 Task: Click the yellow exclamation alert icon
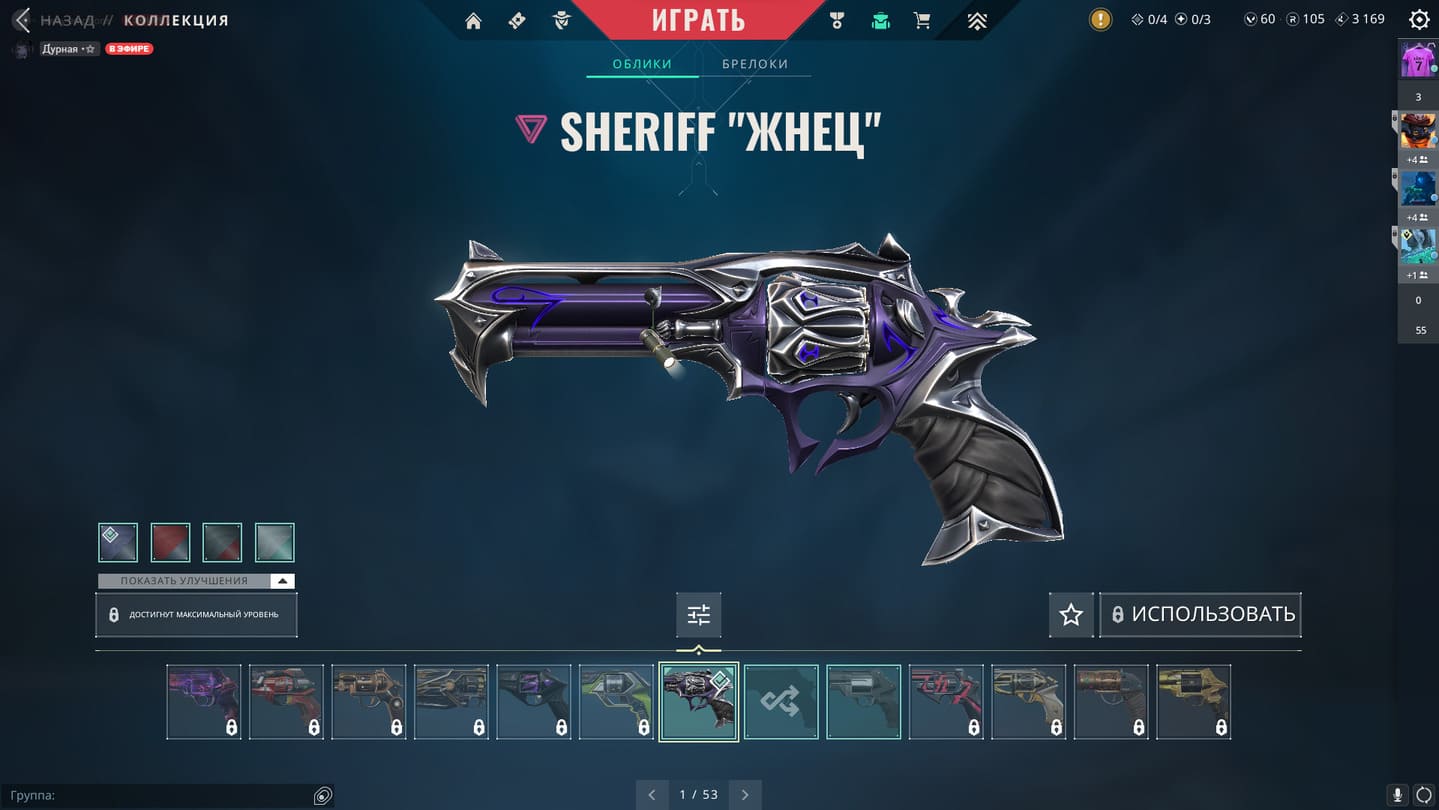[1100, 19]
